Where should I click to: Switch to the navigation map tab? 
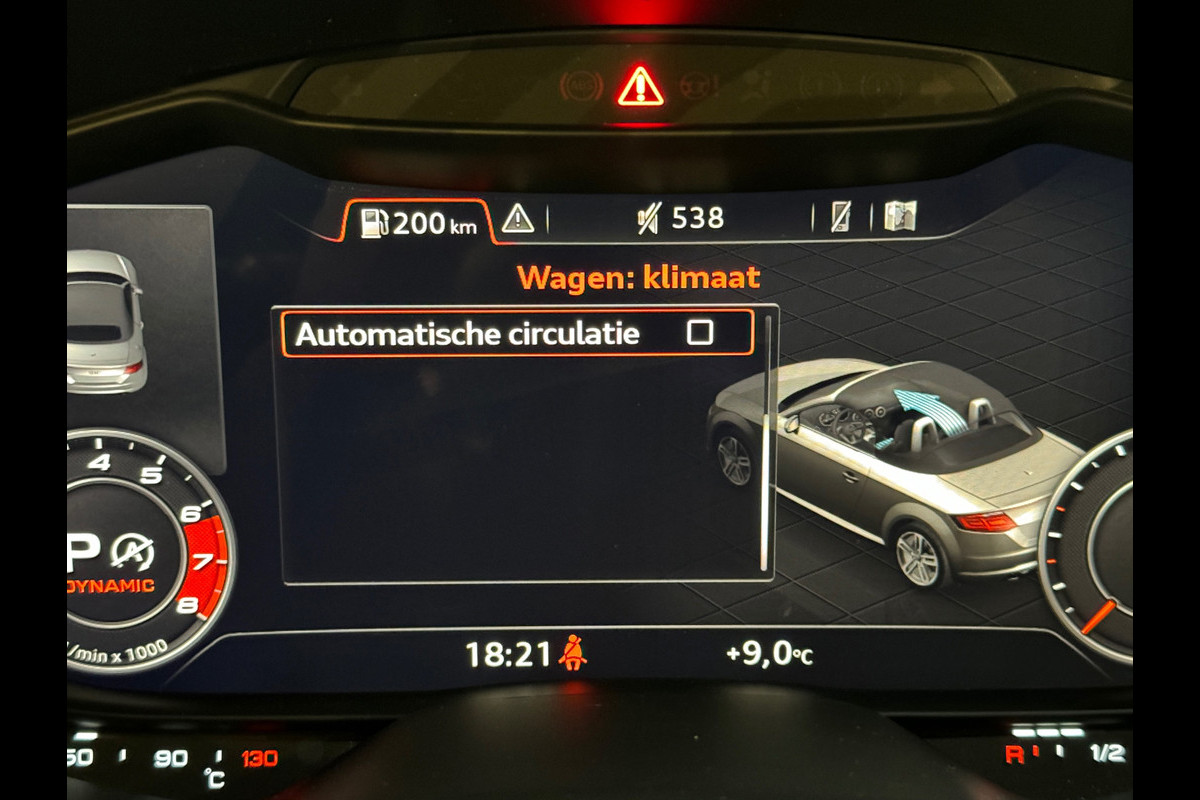(x=900, y=216)
